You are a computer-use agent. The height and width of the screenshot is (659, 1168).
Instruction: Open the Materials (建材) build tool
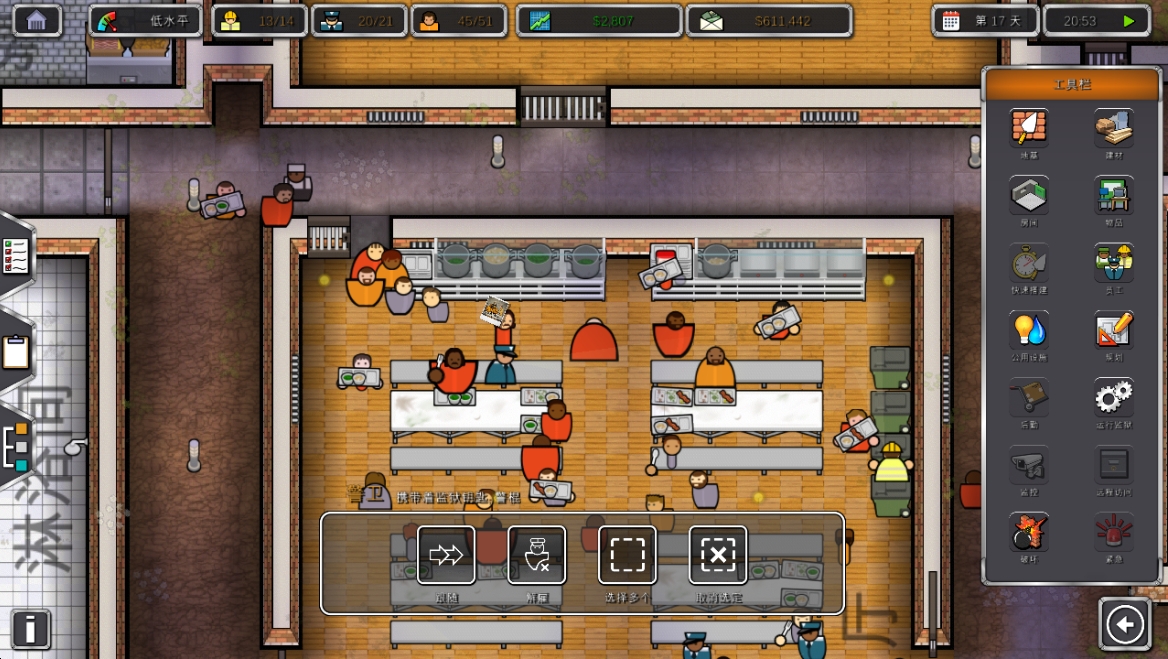point(1113,128)
